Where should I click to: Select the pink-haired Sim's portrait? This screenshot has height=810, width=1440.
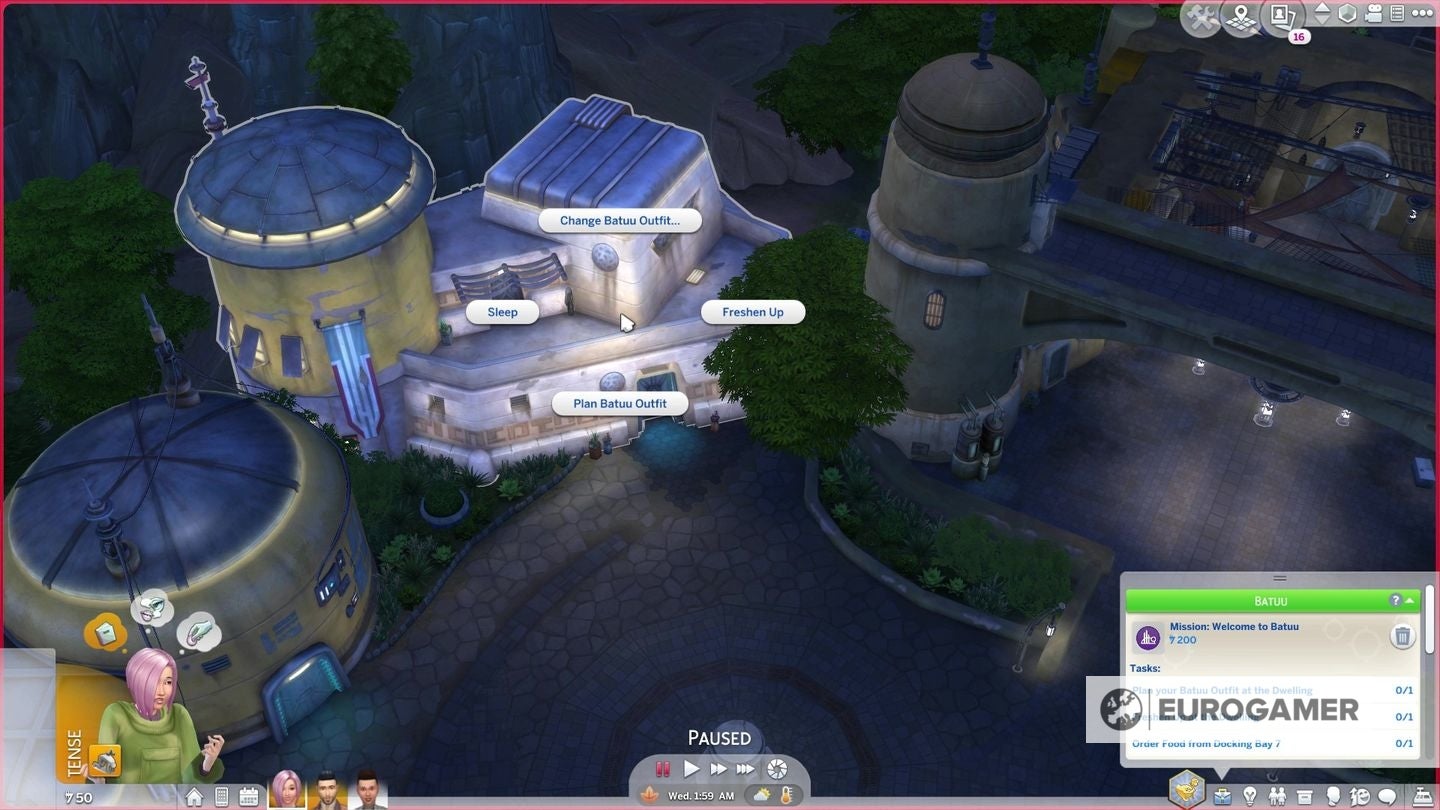point(289,794)
